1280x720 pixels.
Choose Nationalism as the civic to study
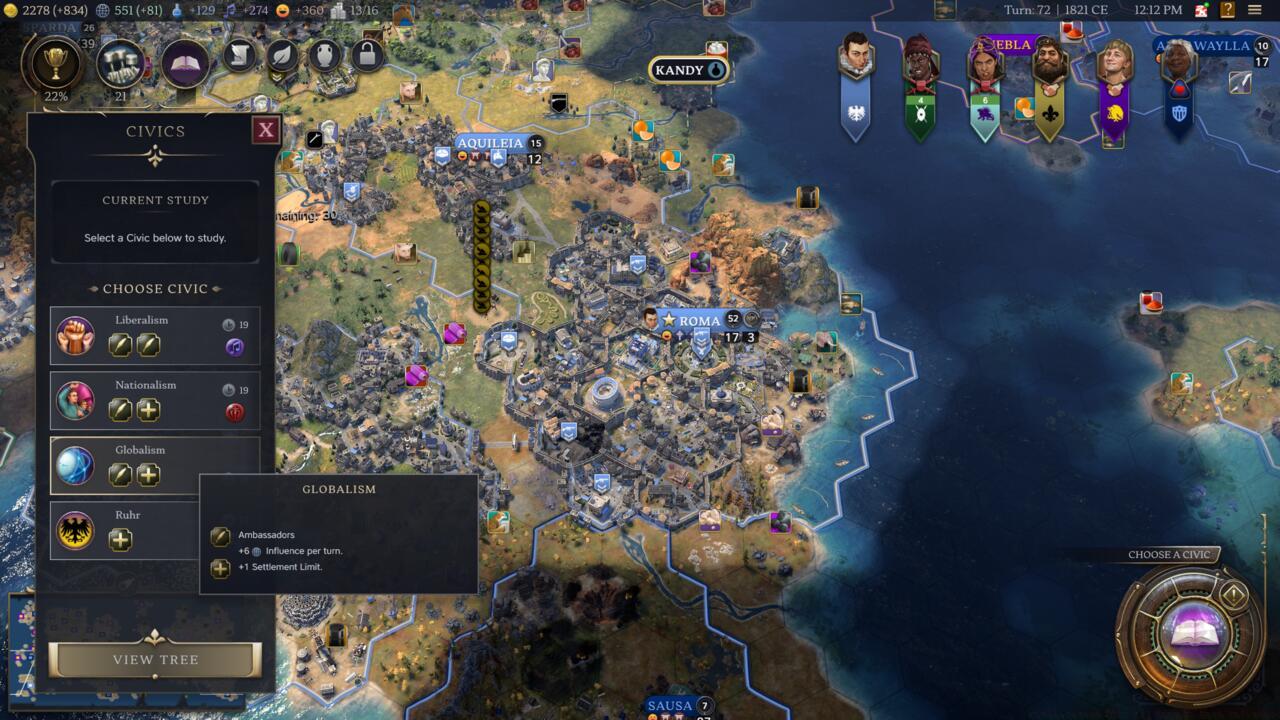pos(155,400)
